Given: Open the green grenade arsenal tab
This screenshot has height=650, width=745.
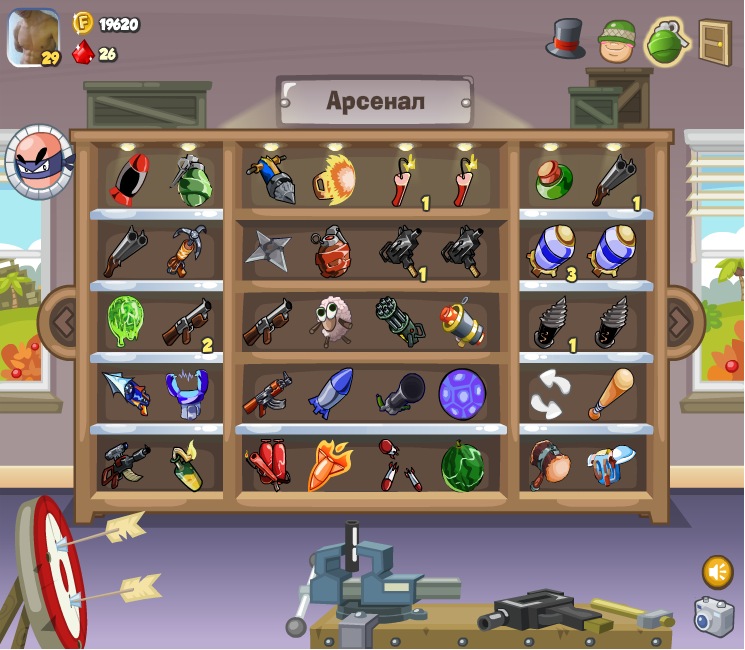Looking at the screenshot, I should [667, 42].
